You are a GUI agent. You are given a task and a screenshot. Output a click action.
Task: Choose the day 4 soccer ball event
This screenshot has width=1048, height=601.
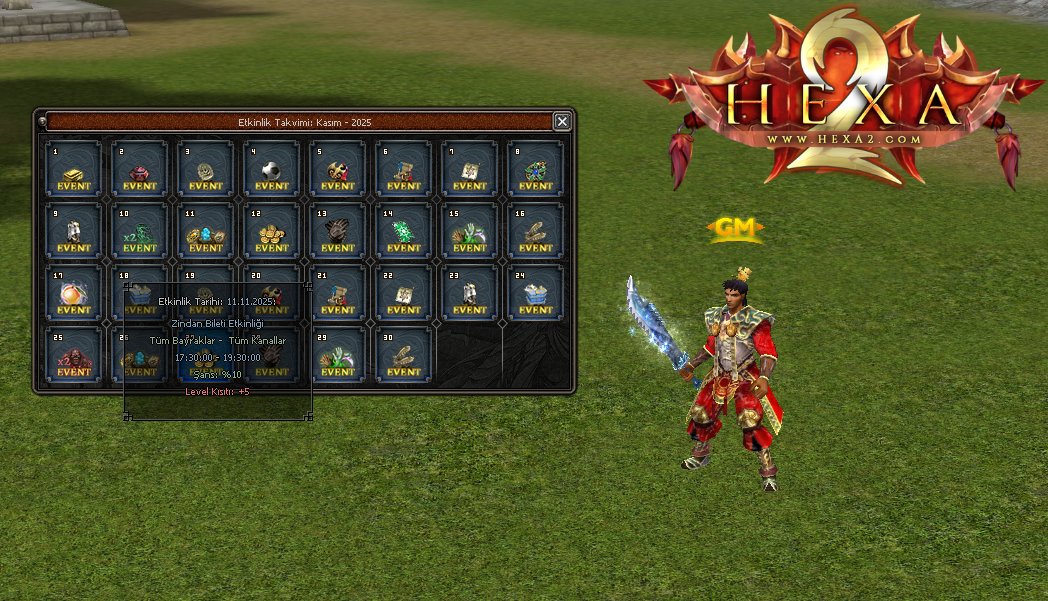click(271, 170)
